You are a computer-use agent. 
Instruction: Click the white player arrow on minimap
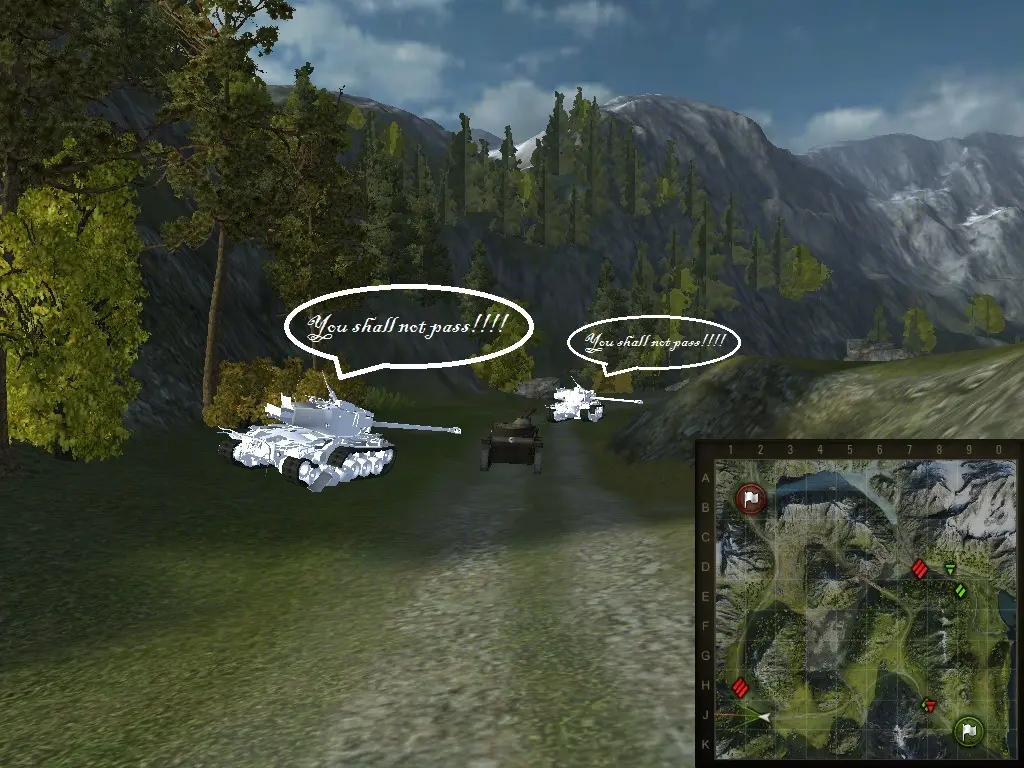coord(763,717)
